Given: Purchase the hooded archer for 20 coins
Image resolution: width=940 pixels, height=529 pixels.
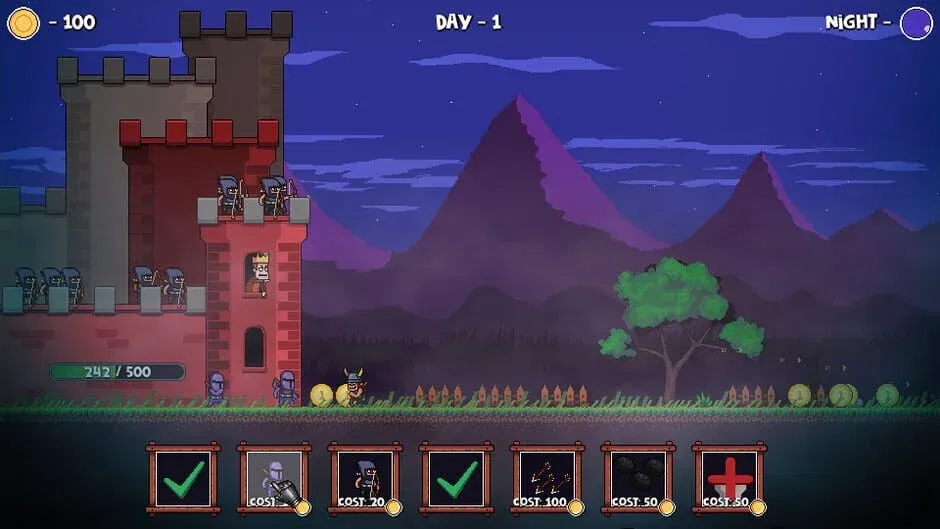Looking at the screenshot, I should (x=365, y=479).
